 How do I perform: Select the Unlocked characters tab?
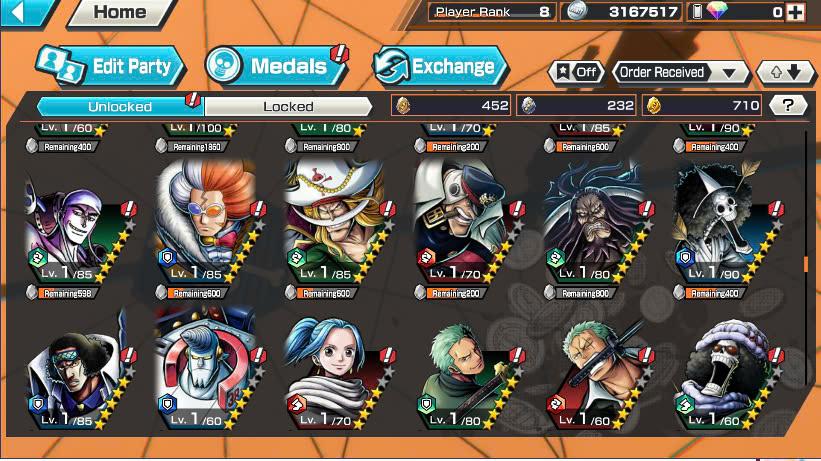click(120, 106)
